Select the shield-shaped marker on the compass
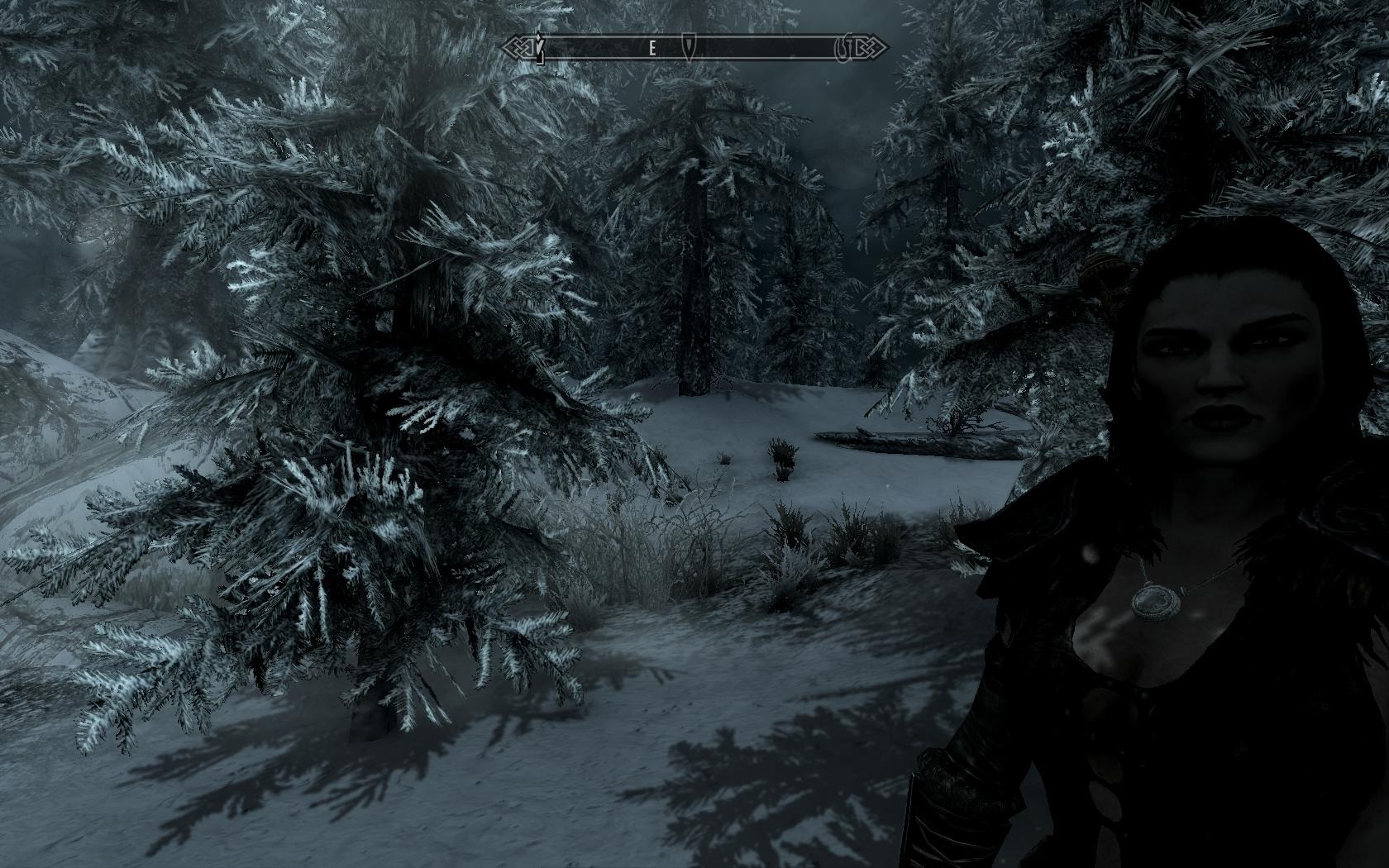This screenshot has height=868, width=1389. [x=688, y=48]
